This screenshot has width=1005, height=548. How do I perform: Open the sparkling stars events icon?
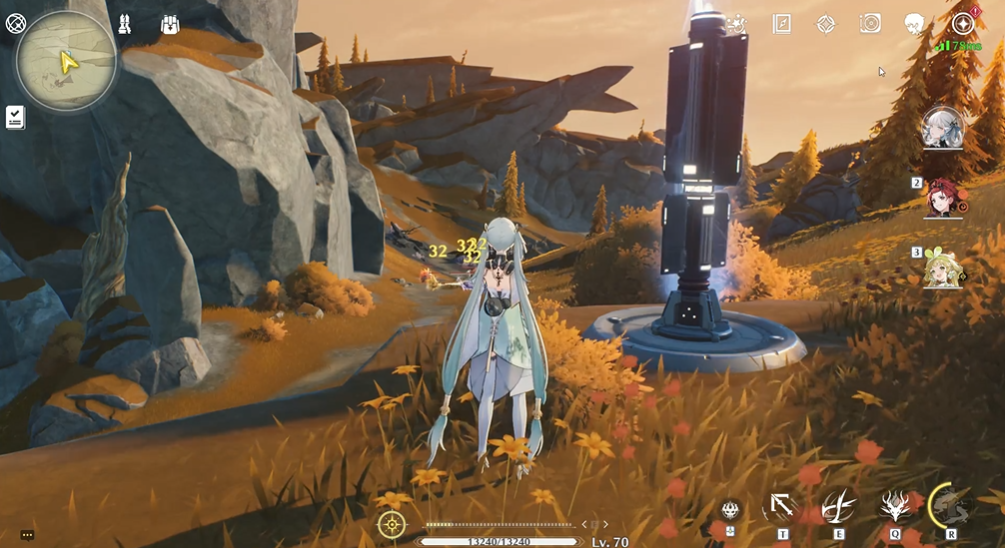(x=737, y=24)
